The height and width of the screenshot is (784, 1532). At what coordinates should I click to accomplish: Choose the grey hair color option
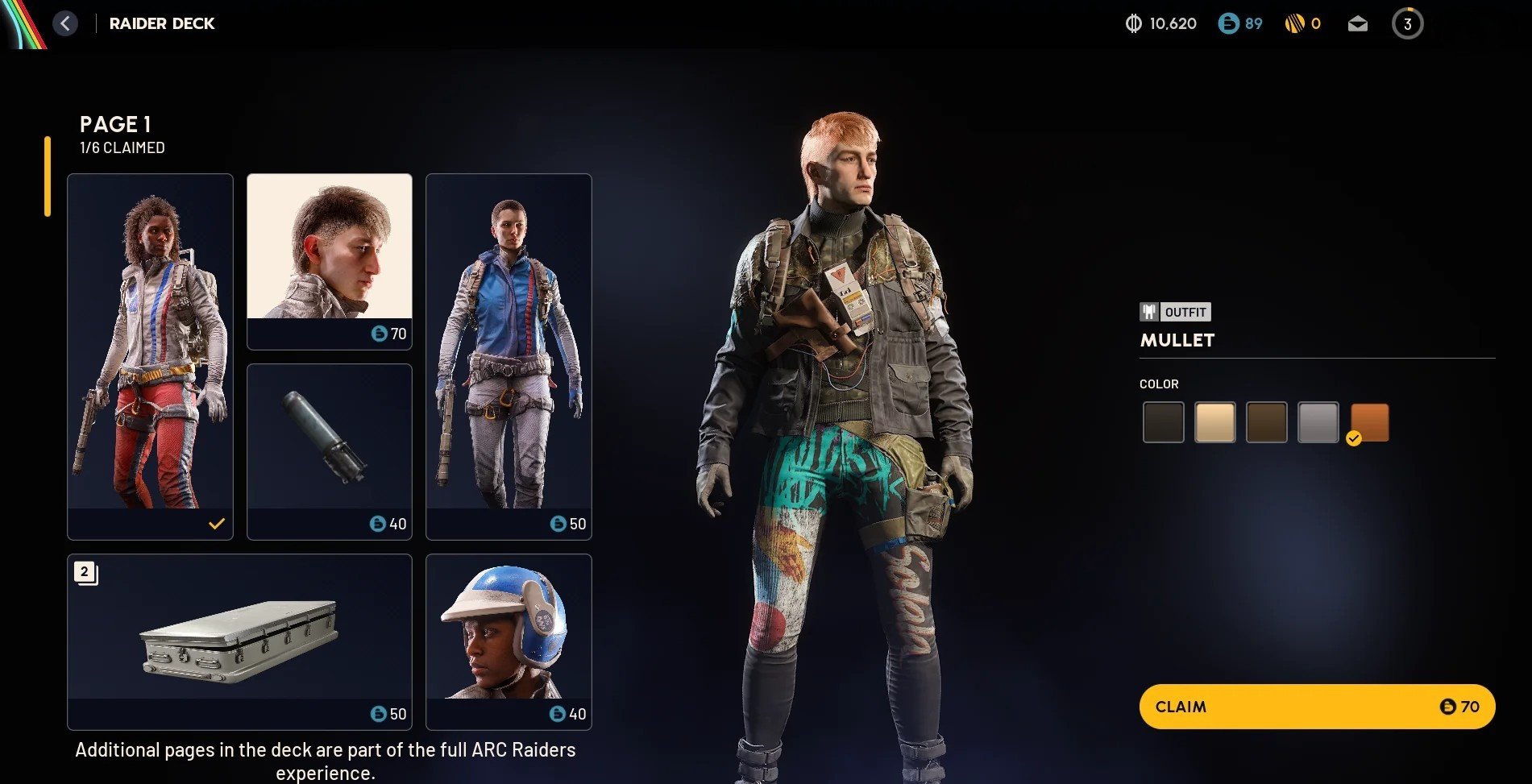pyautogui.click(x=1318, y=421)
